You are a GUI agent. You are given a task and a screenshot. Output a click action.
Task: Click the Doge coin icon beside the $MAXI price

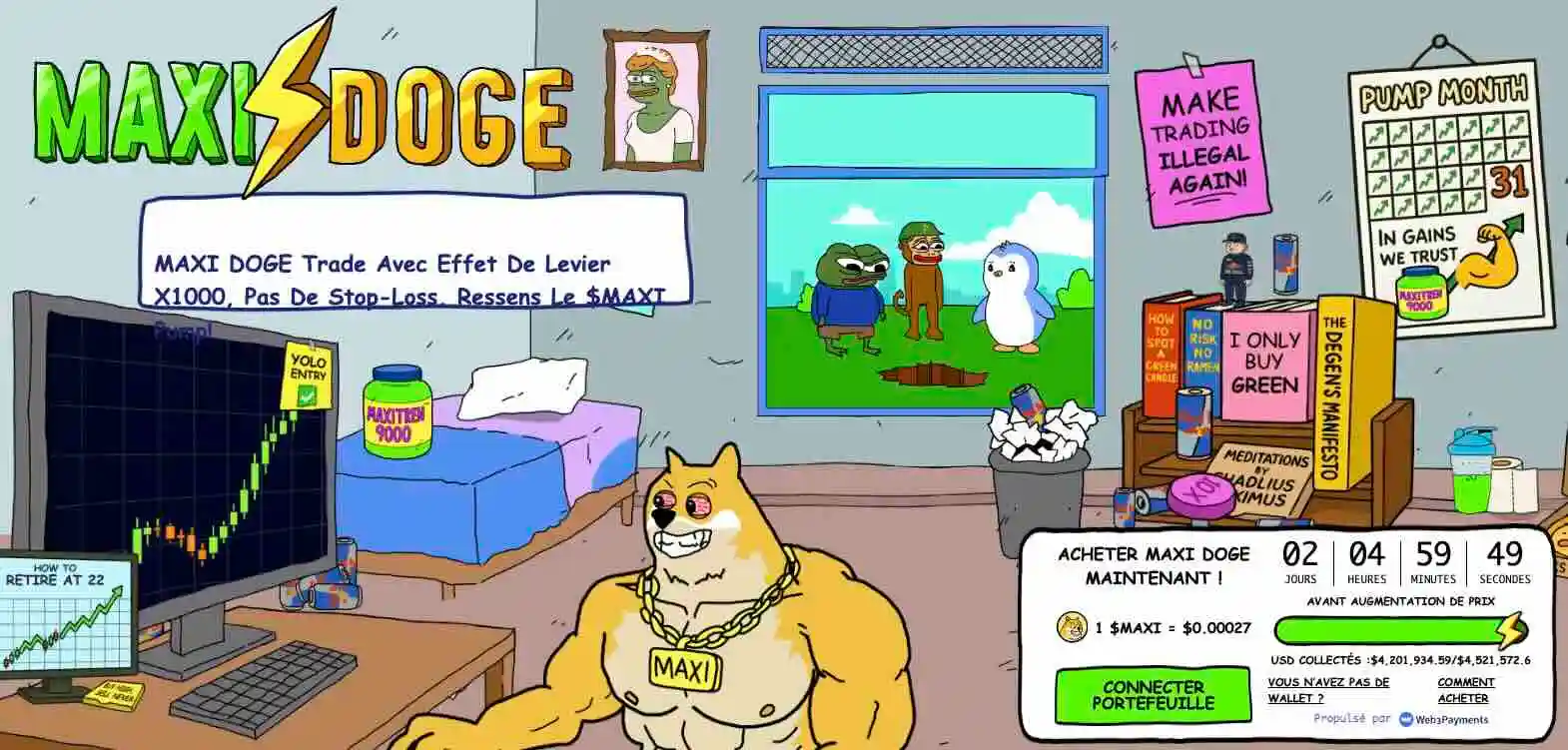click(x=1072, y=627)
